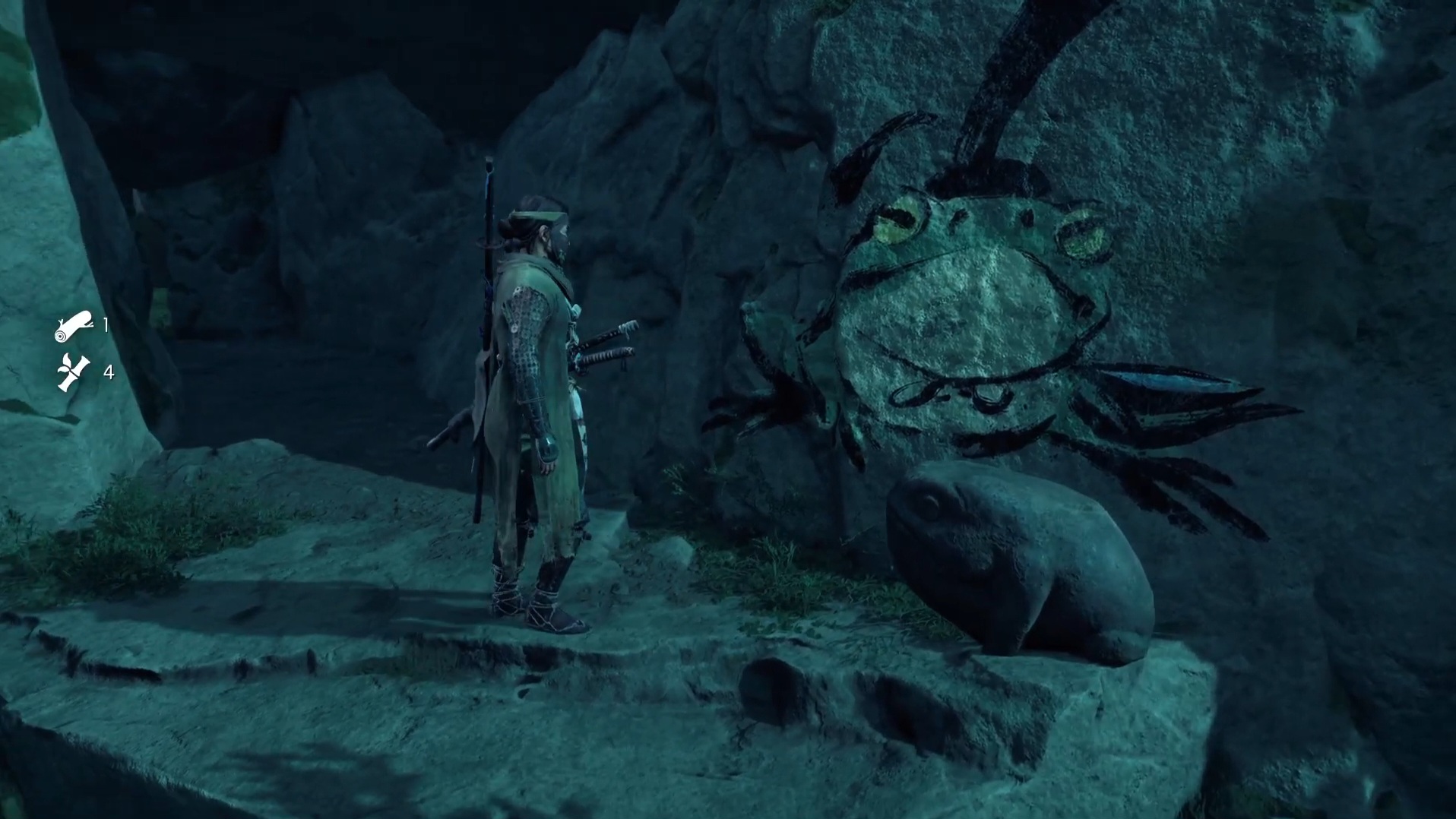Select the bamboo resource icon
This screenshot has height=819, width=1456.
pyautogui.click(x=74, y=372)
